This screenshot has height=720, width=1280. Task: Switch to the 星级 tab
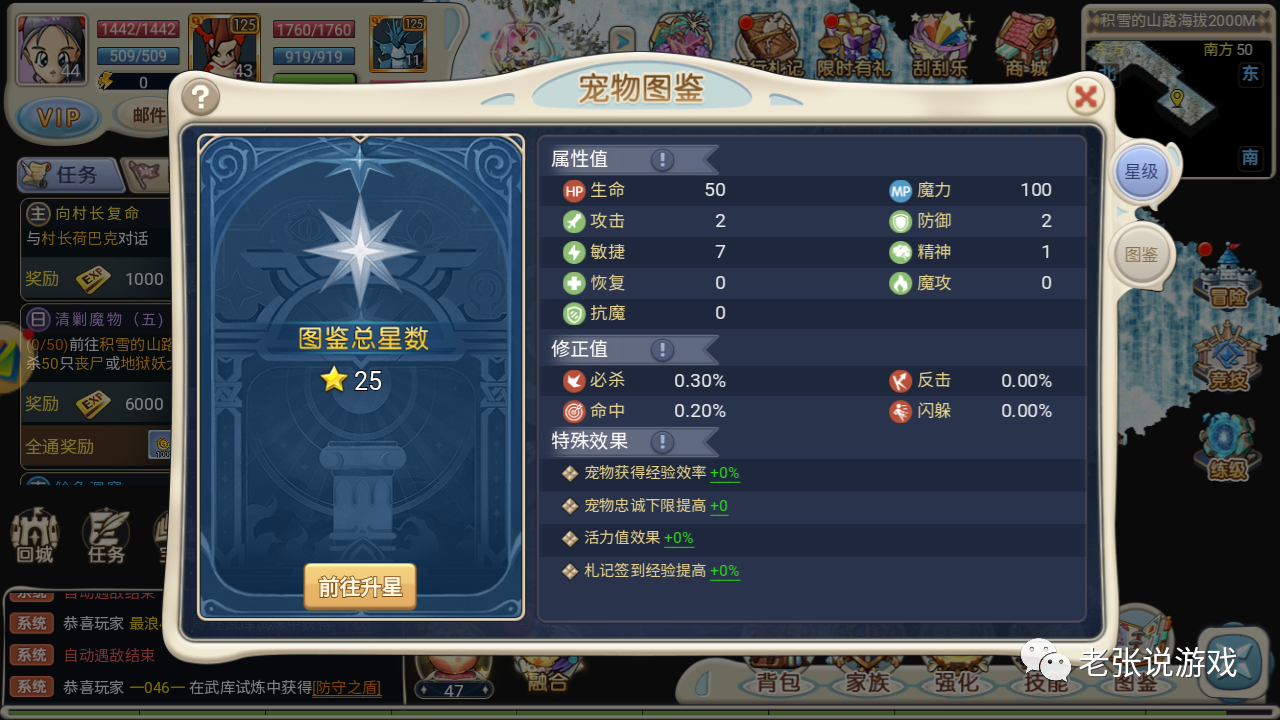pyautogui.click(x=1140, y=172)
